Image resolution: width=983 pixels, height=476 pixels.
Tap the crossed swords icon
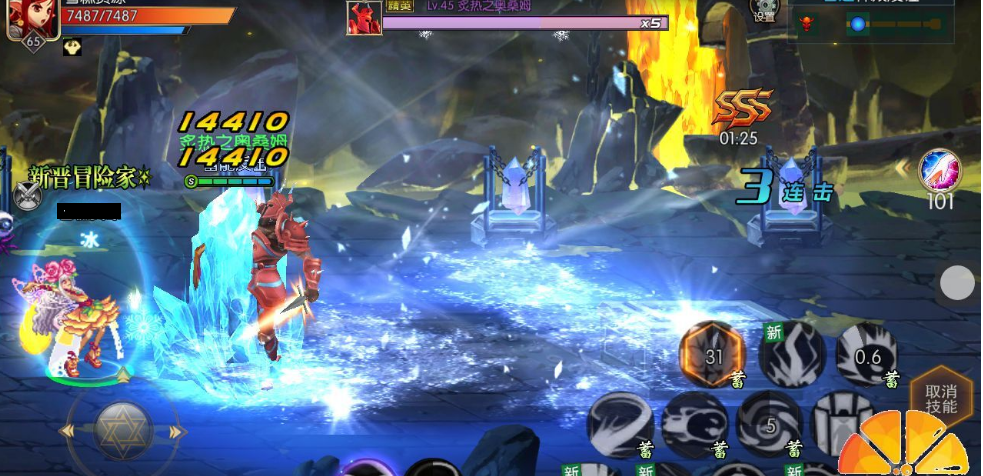pos(26,196)
